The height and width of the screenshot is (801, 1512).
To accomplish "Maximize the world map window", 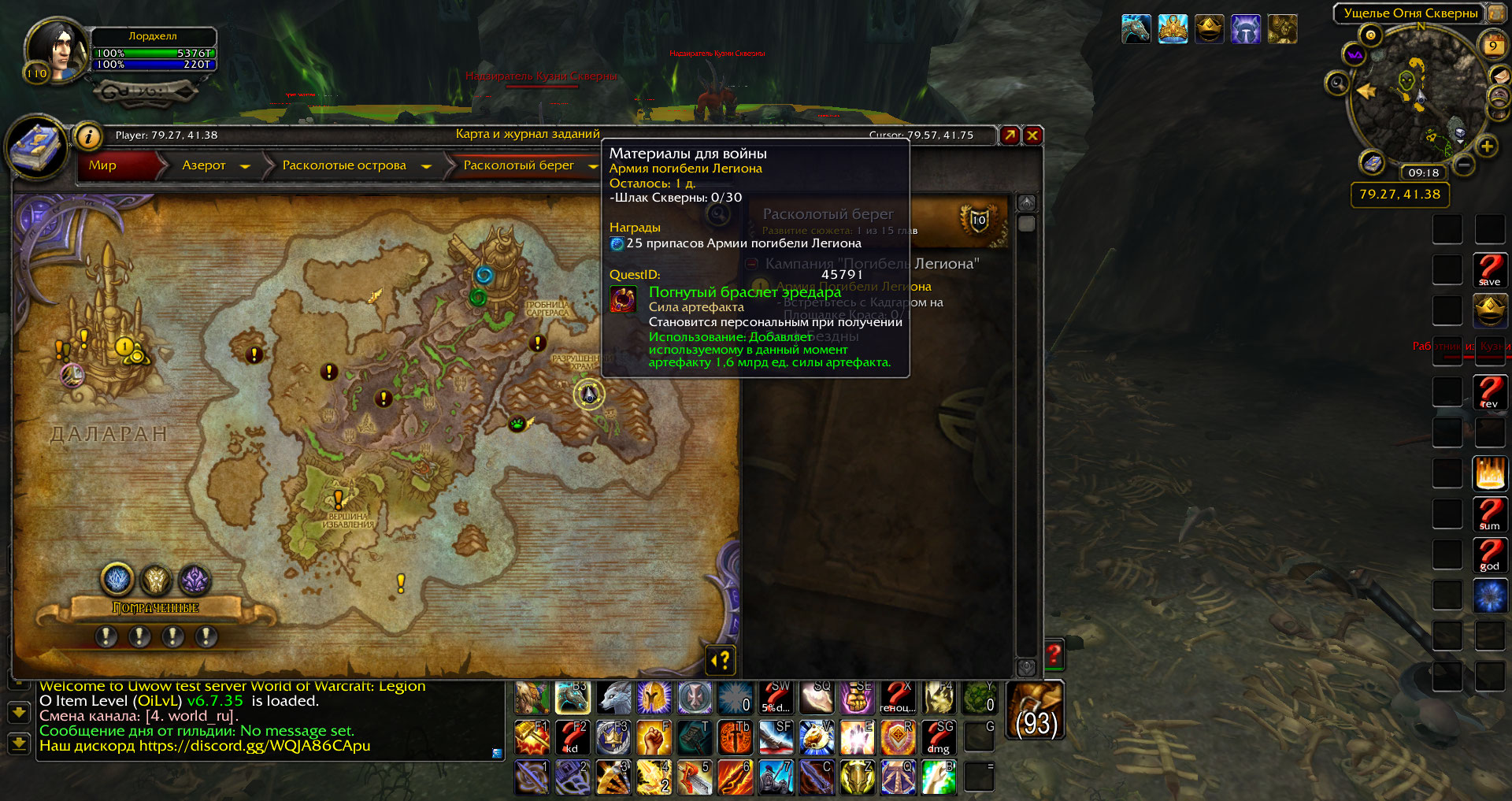I will [x=1010, y=135].
